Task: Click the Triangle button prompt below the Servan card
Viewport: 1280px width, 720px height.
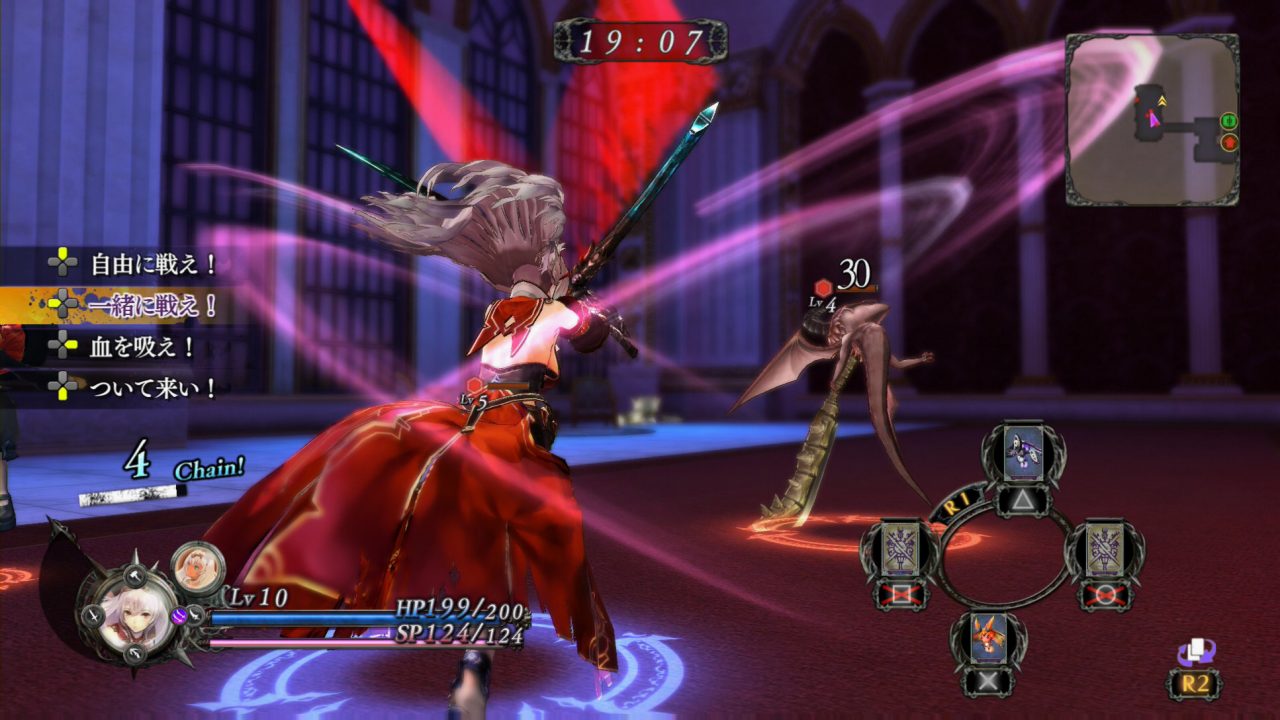Action: (x=1021, y=500)
